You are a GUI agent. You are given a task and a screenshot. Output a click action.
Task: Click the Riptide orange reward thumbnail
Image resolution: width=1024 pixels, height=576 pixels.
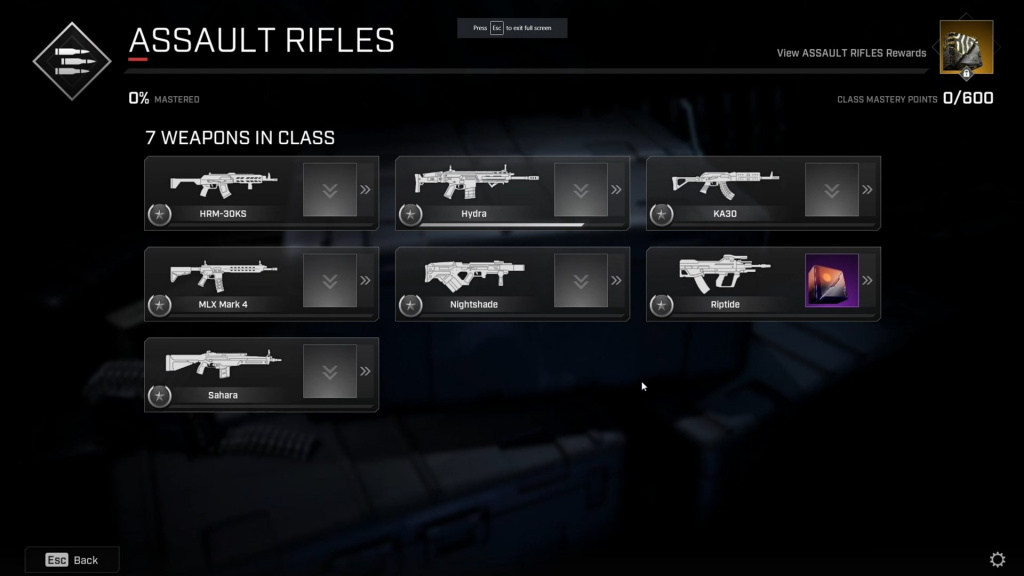832,280
